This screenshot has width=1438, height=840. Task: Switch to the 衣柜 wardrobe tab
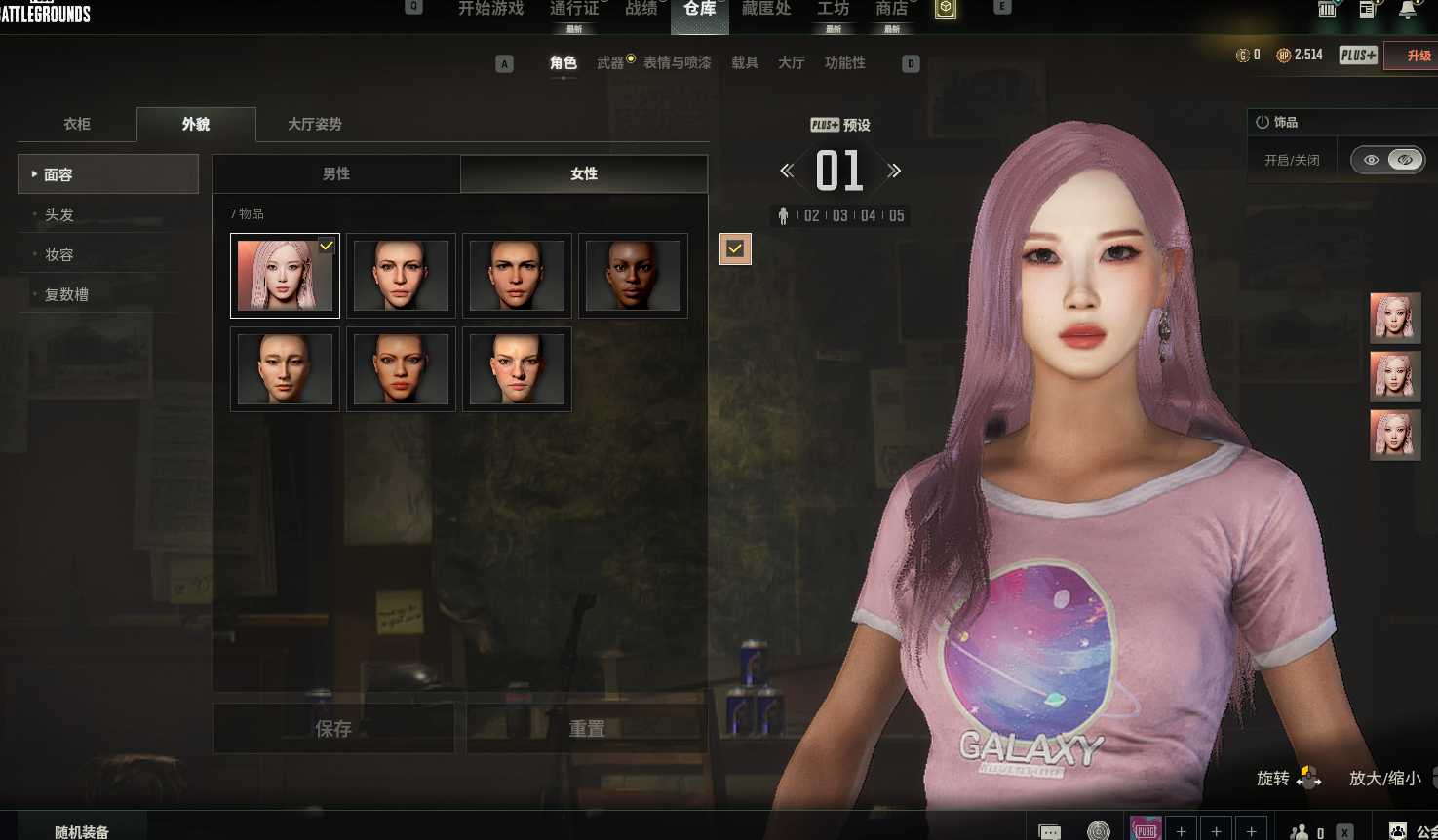click(x=77, y=124)
